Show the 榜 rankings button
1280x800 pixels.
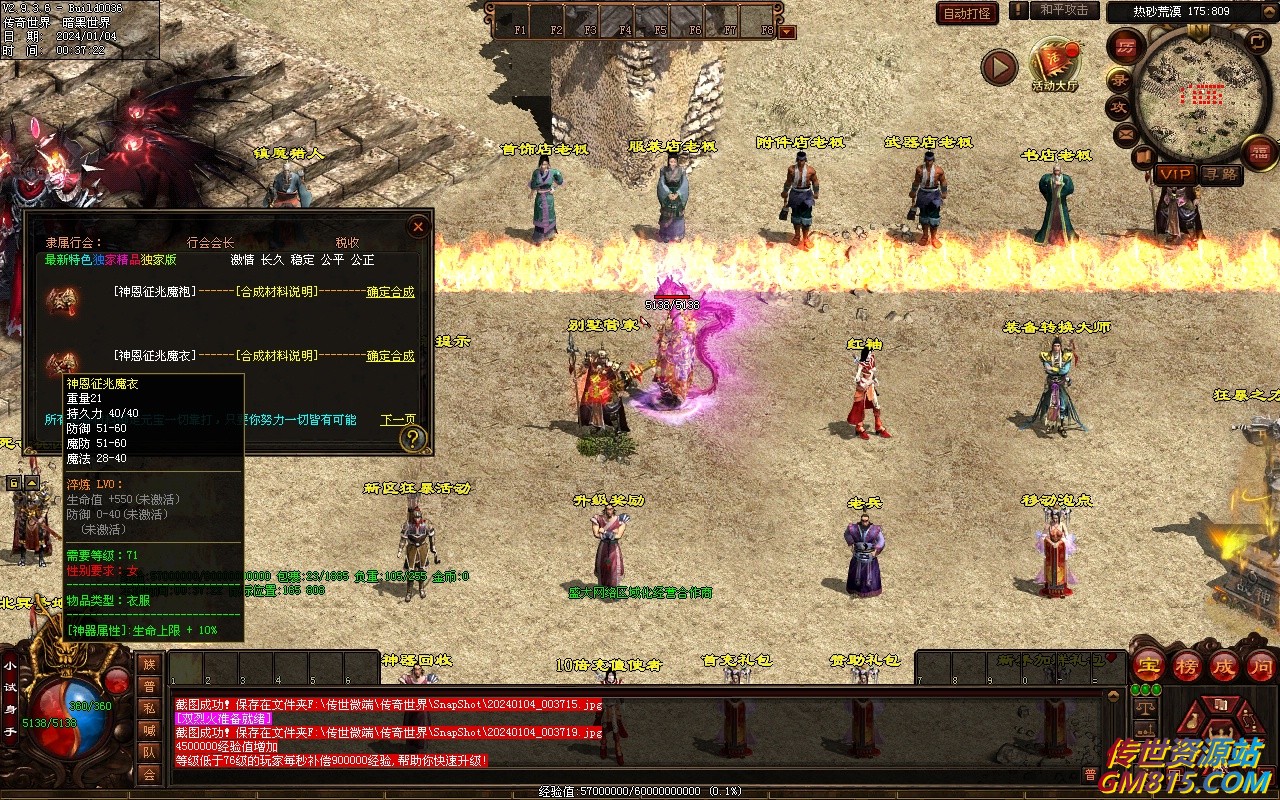click(x=1187, y=666)
